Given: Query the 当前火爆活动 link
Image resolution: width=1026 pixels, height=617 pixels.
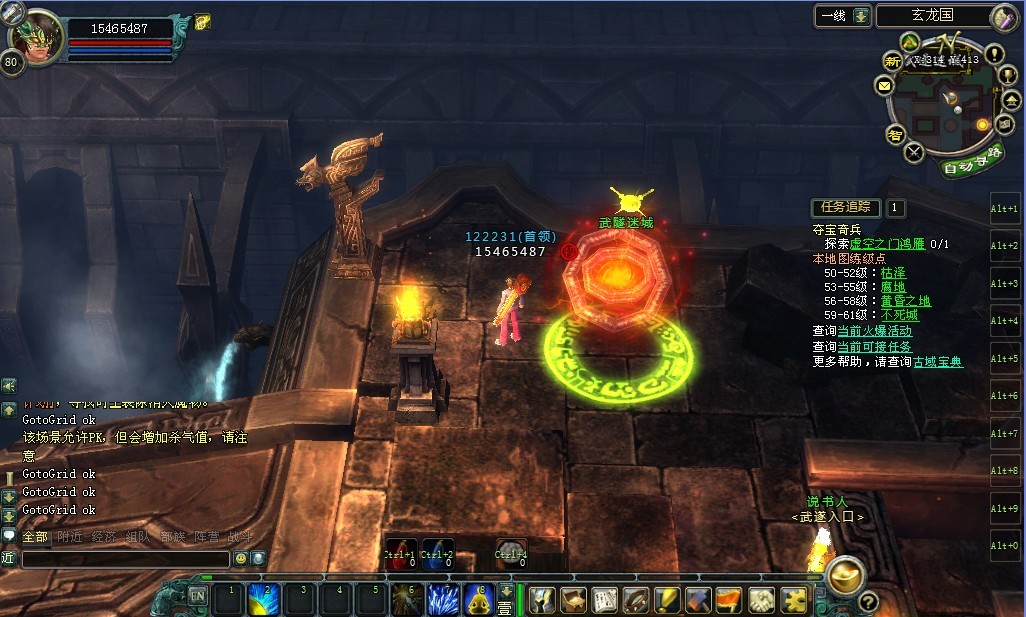Looking at the screenshot, I should (874, 331).
